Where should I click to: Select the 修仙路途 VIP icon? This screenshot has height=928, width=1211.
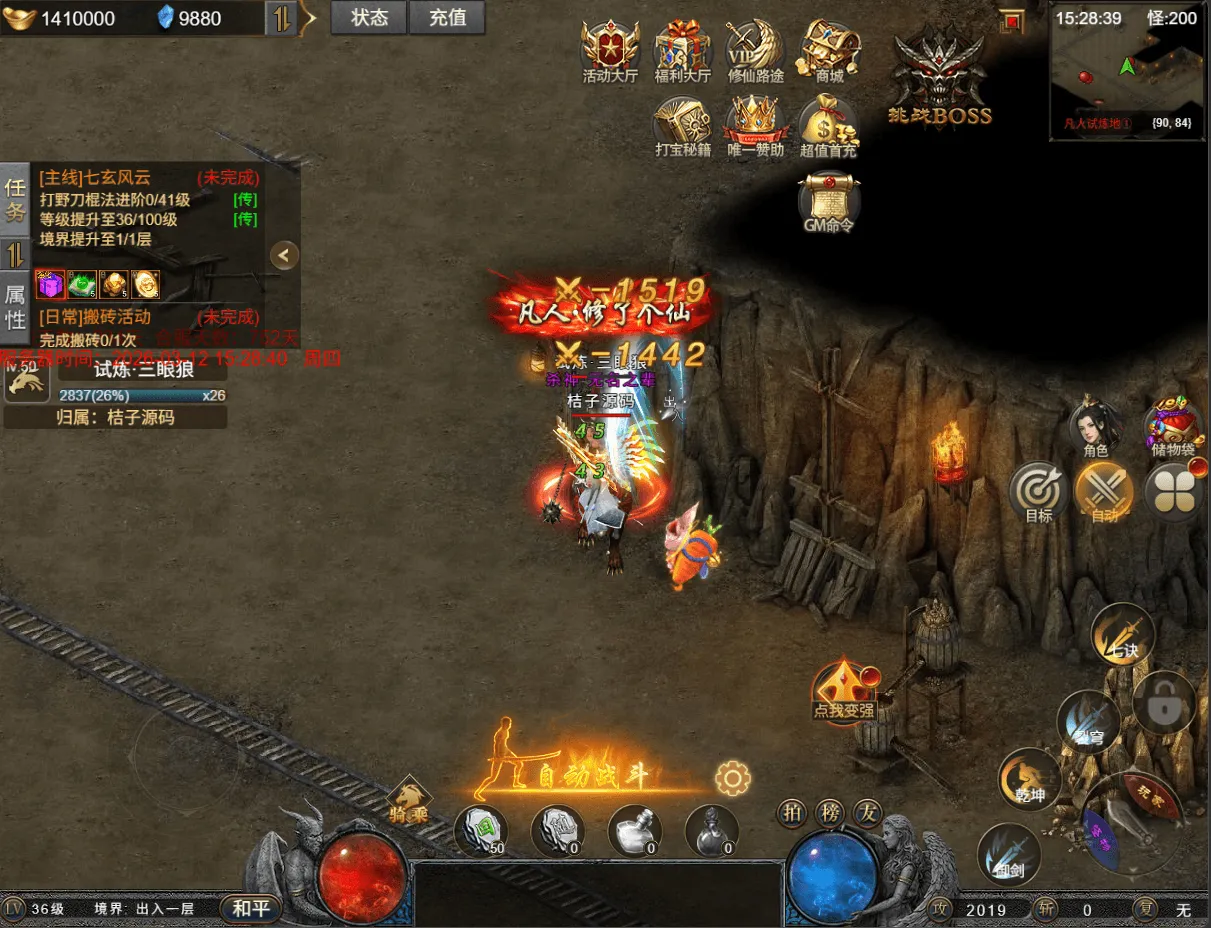[755, 50]
